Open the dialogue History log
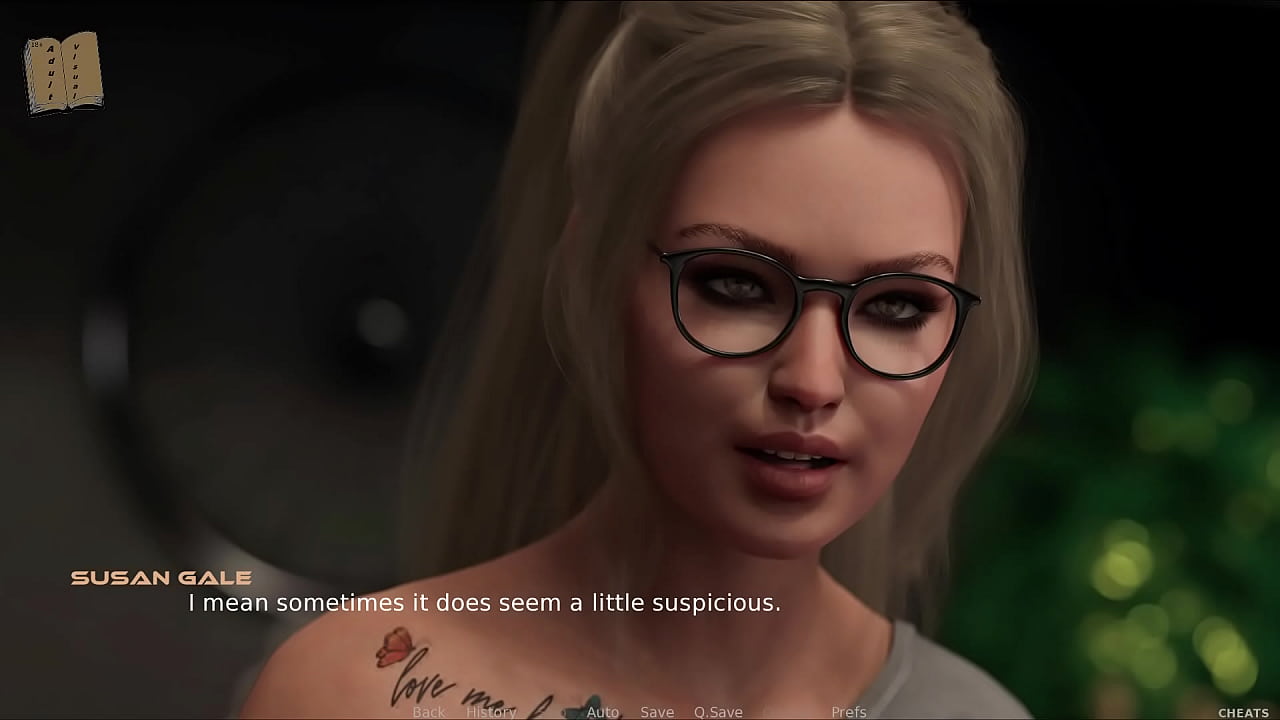 pyautogui.click(x=491, y=712)
